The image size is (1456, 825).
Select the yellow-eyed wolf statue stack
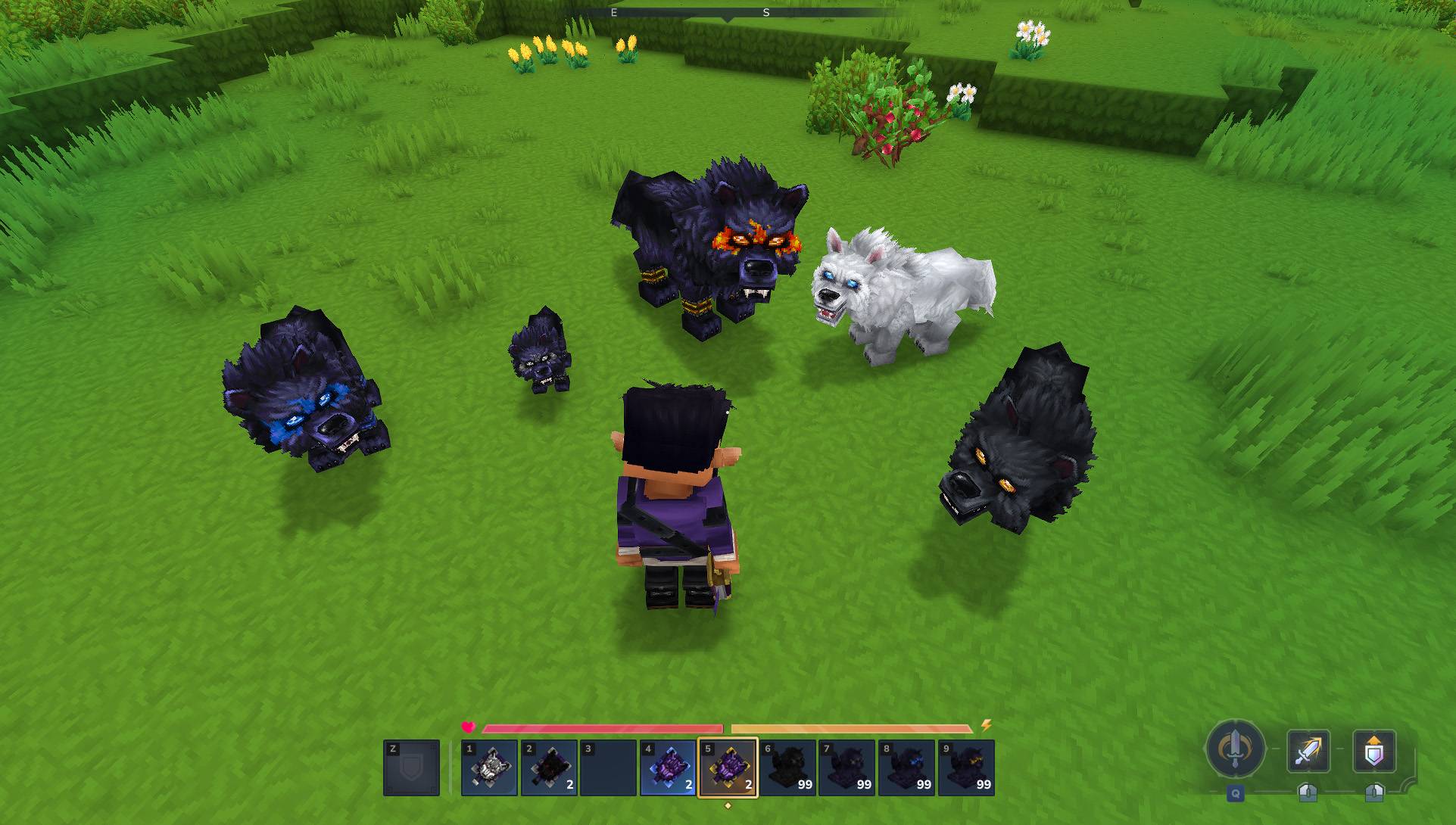point(966,767)
